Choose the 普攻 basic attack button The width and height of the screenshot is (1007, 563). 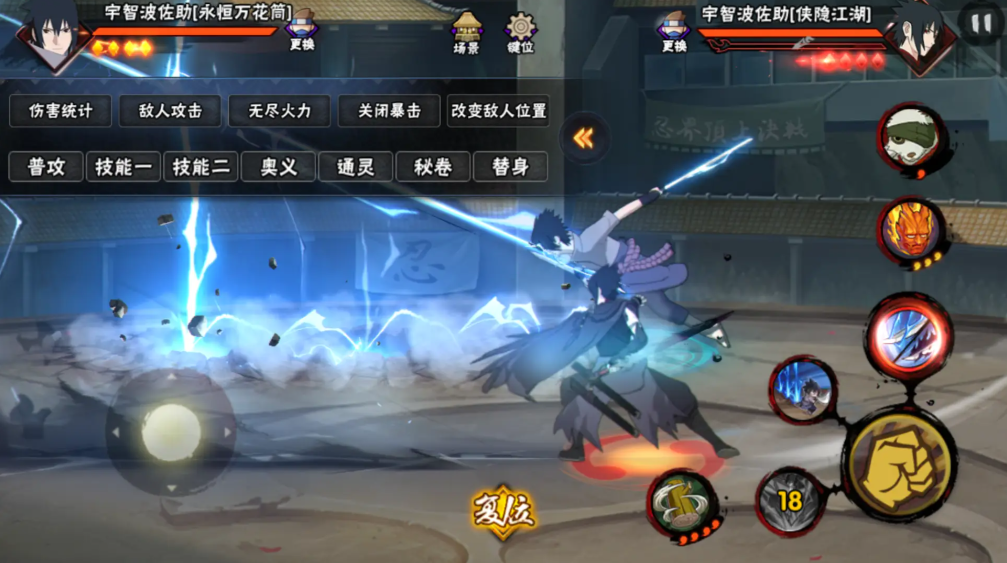[x=46, y=167]
